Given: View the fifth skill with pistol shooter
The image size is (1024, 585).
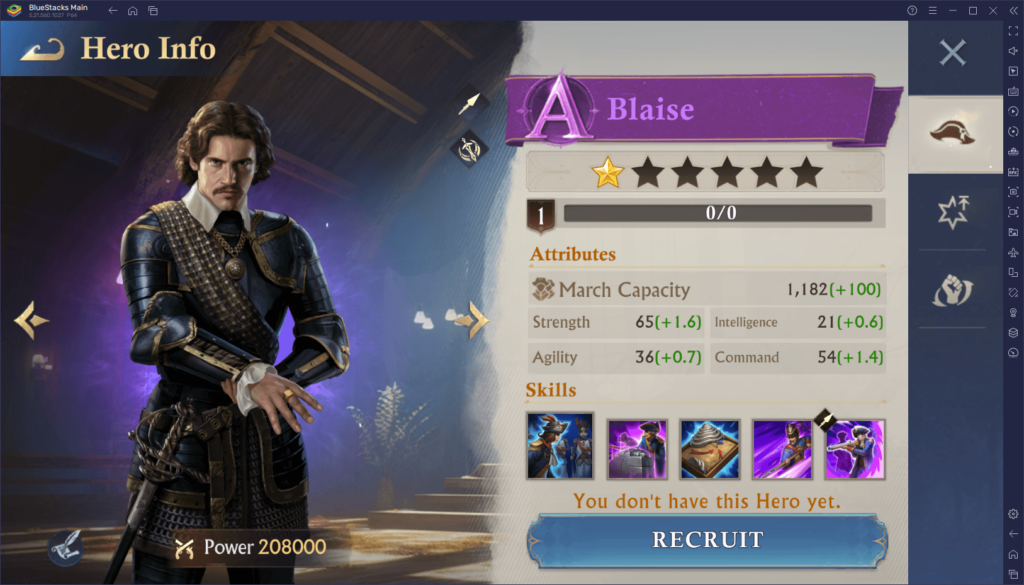Looking at the screenshot, I should click(855, 449).
